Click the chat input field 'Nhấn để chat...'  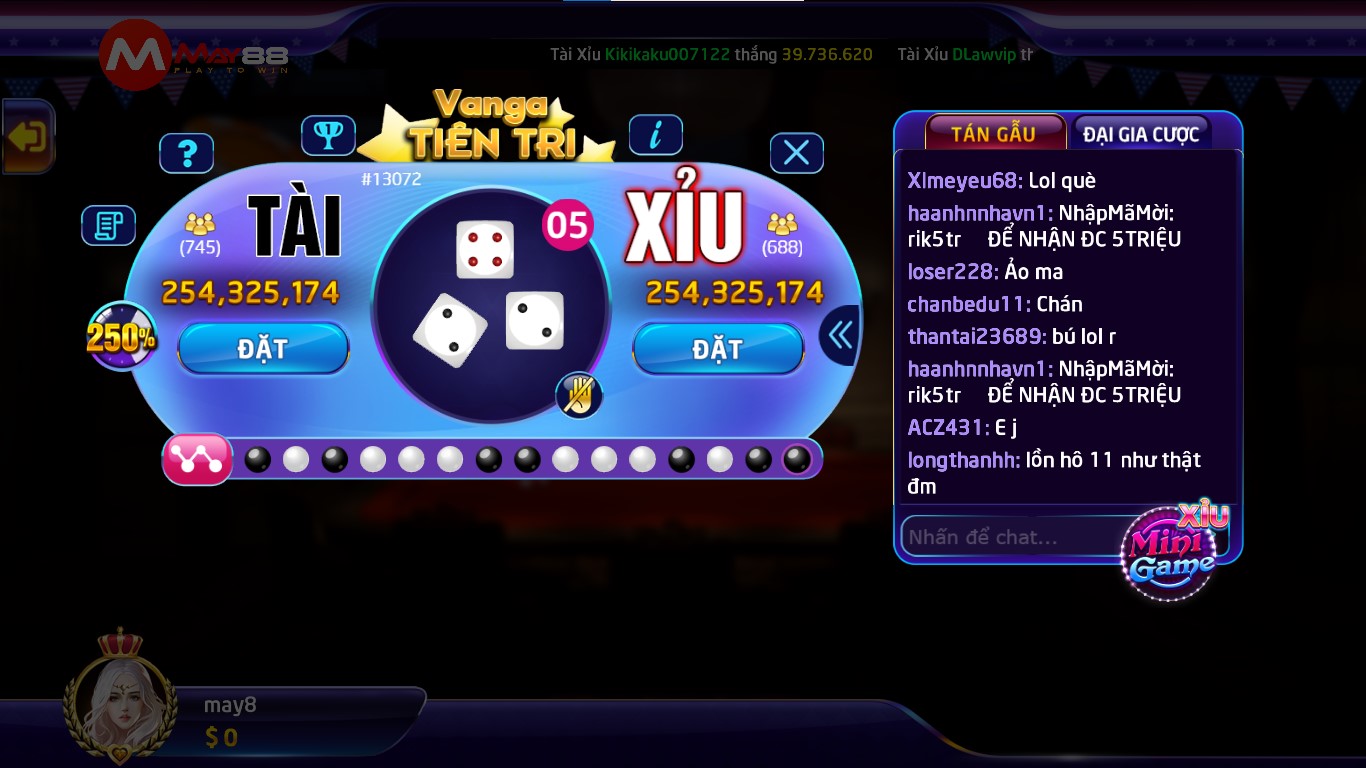1000,536
